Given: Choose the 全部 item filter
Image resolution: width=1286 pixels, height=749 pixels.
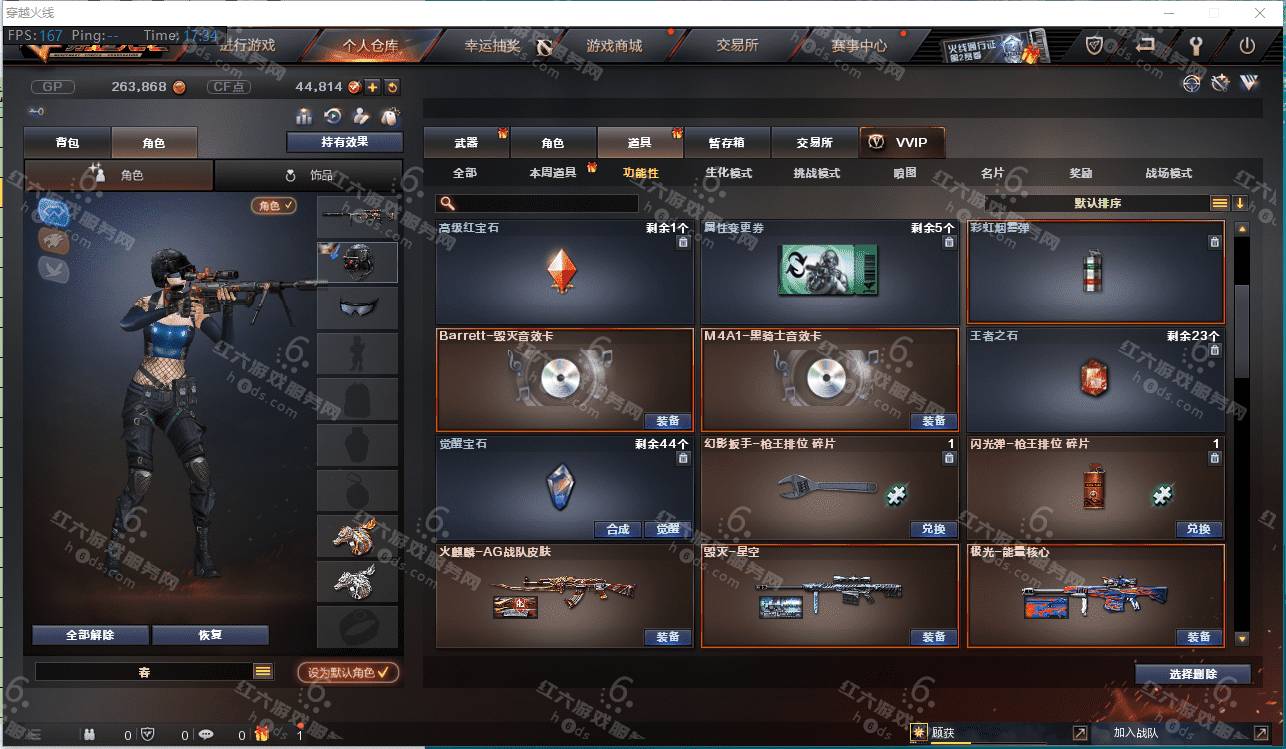Looking at the screenshot, I should [465, 173].
